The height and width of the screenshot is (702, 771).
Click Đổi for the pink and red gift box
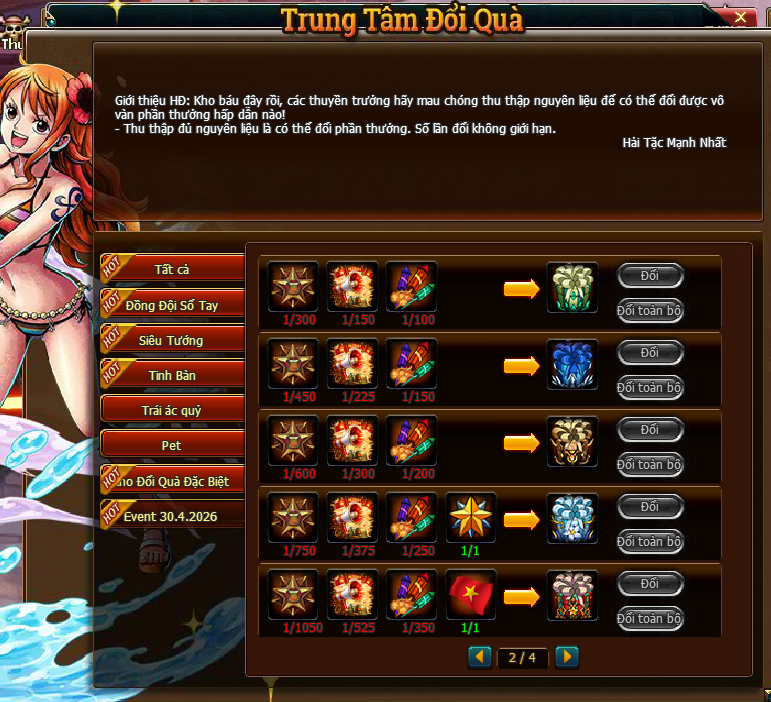pos(650,583)
